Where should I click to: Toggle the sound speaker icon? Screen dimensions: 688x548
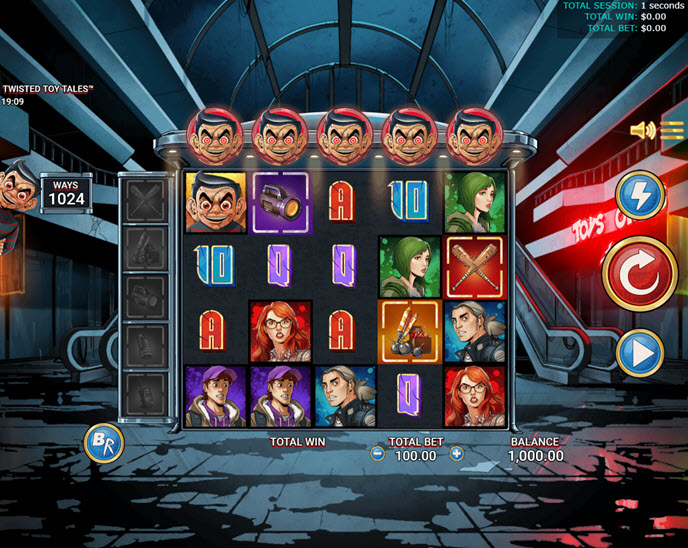(642, 130)
